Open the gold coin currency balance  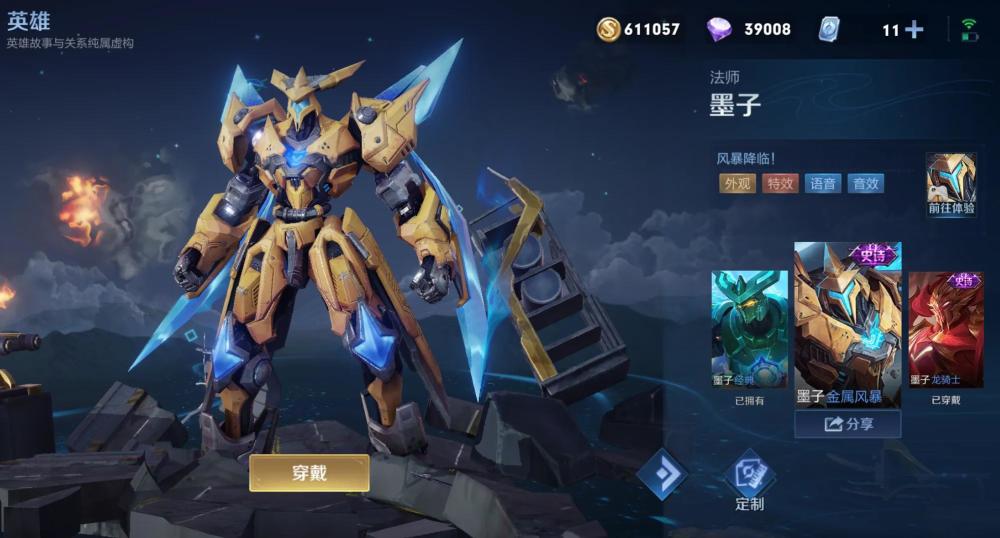pyautogui.click(x=638, y=30)
